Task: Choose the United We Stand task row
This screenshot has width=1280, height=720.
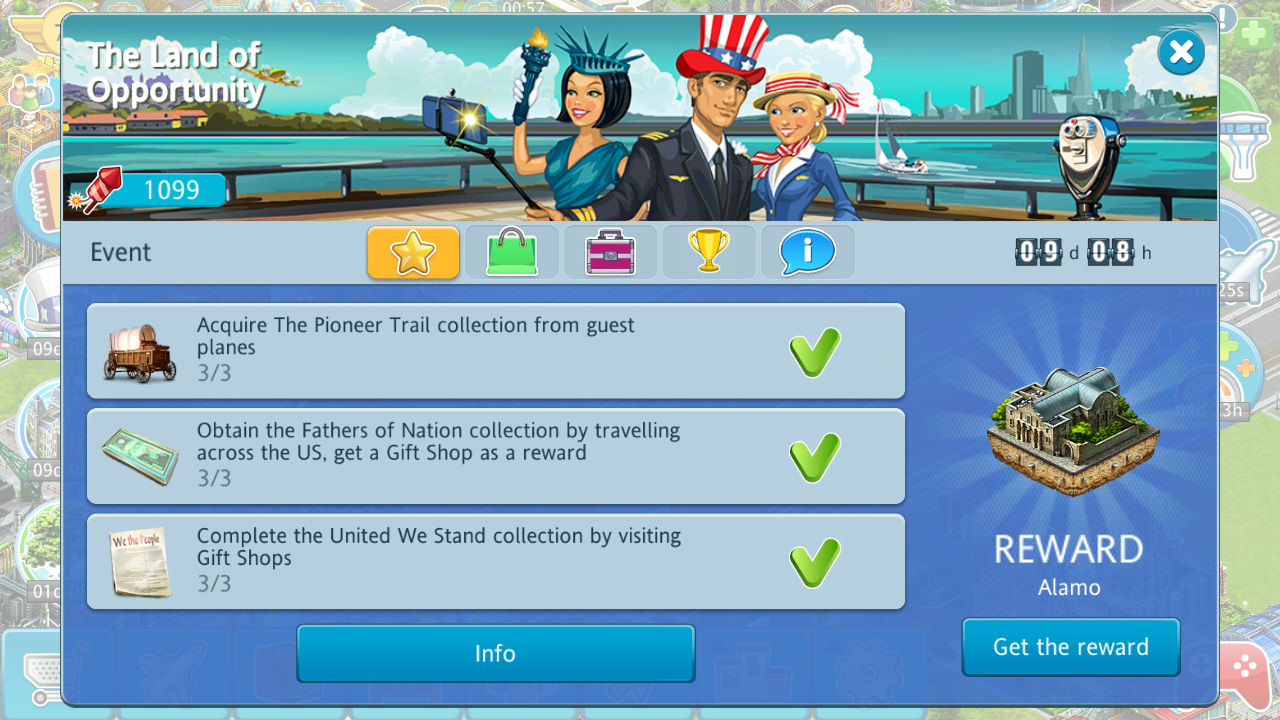Action: tap(495, 561)
